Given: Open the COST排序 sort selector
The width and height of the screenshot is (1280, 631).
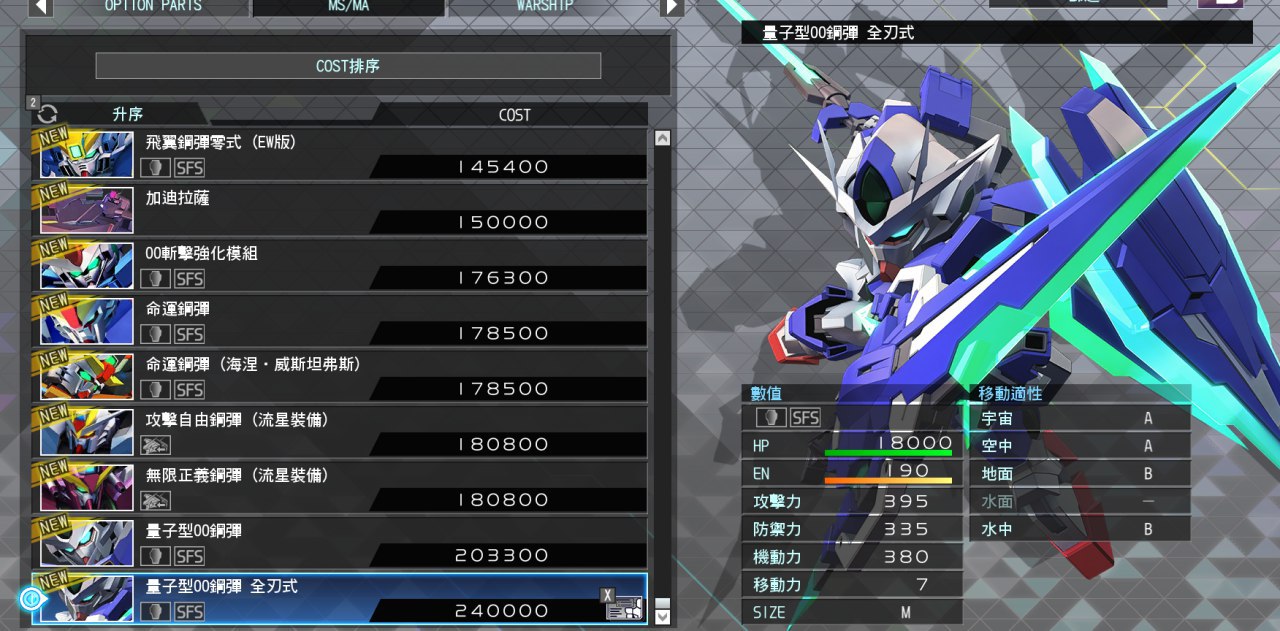Looking at the screenshot, I should pyautogui.click(x=348, y=66).
